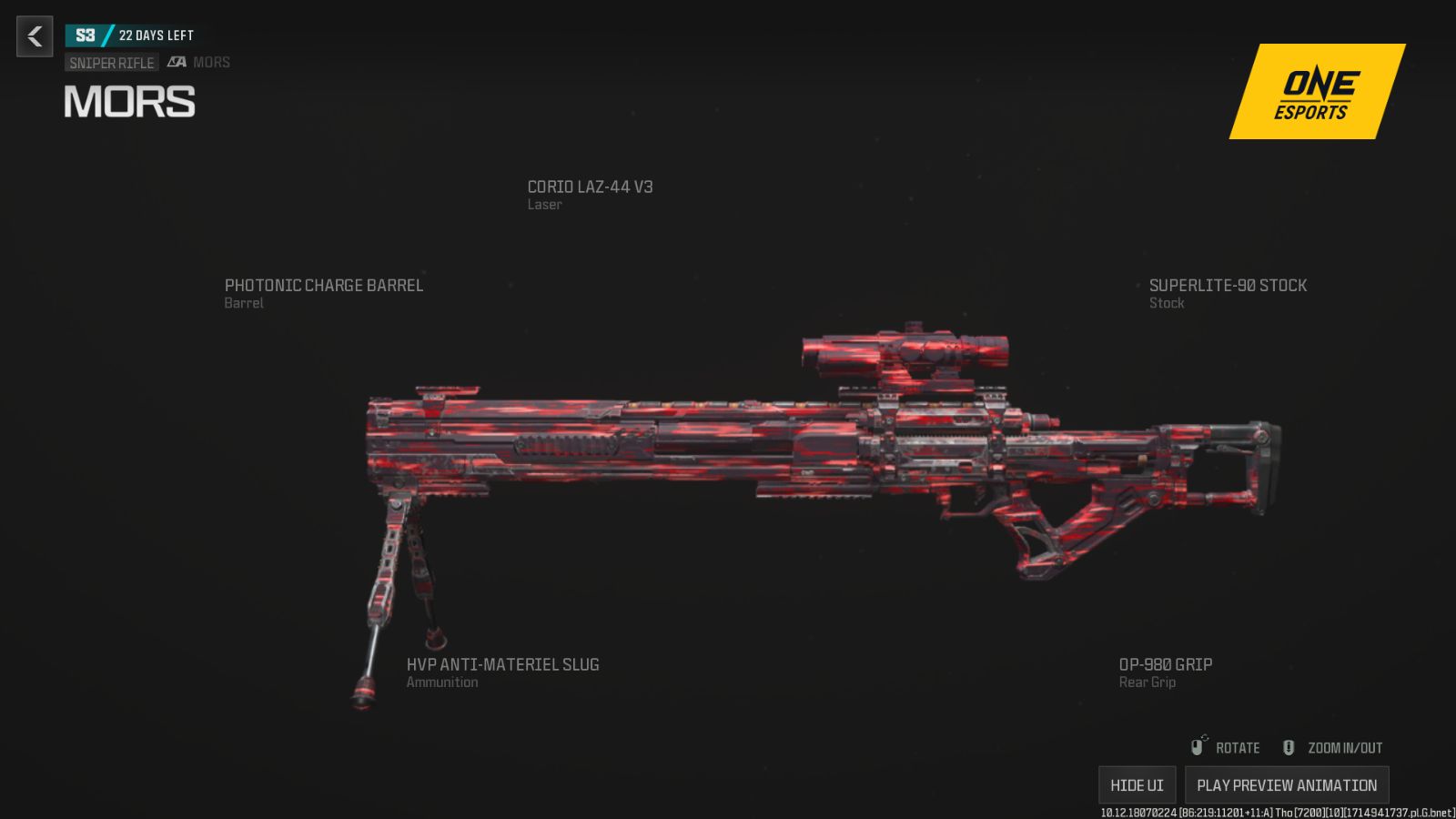Open the SUPERLITE-90 STOCK attachment details
1456x819 pixels.
[x=1228, y=285]
